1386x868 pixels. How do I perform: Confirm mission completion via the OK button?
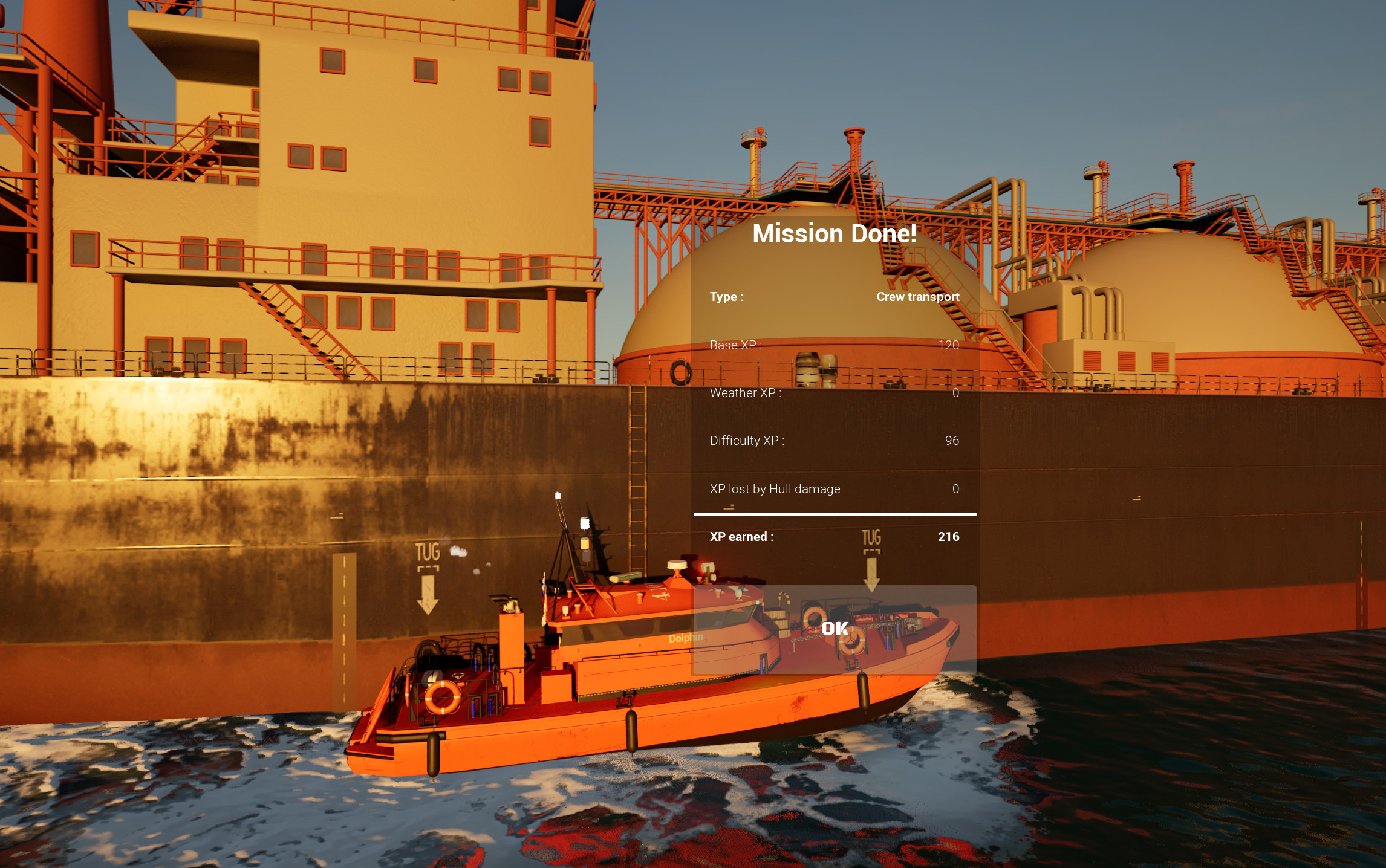[833, 629]
